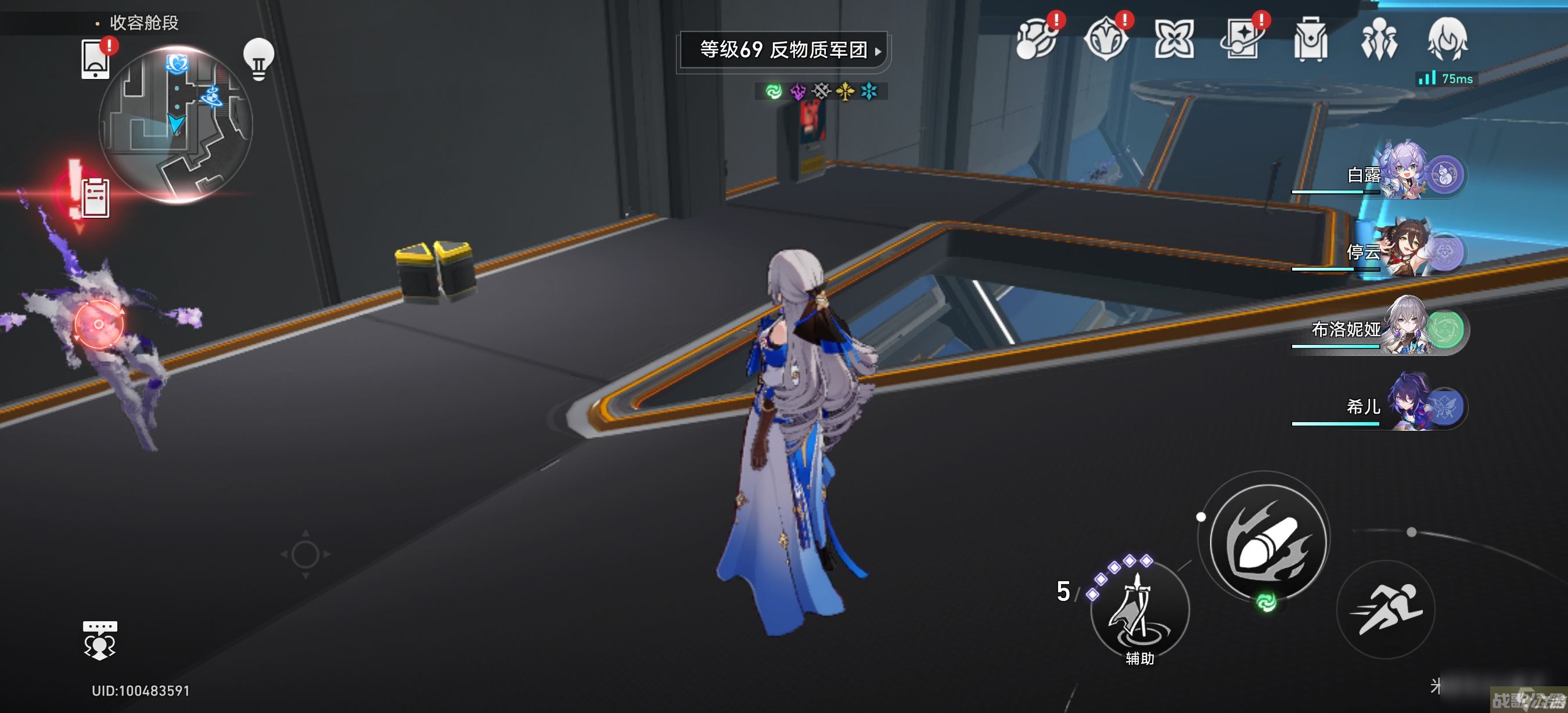Open the four-petal flower icon
Screen dimensions: 1568x713
point(1174,39)
